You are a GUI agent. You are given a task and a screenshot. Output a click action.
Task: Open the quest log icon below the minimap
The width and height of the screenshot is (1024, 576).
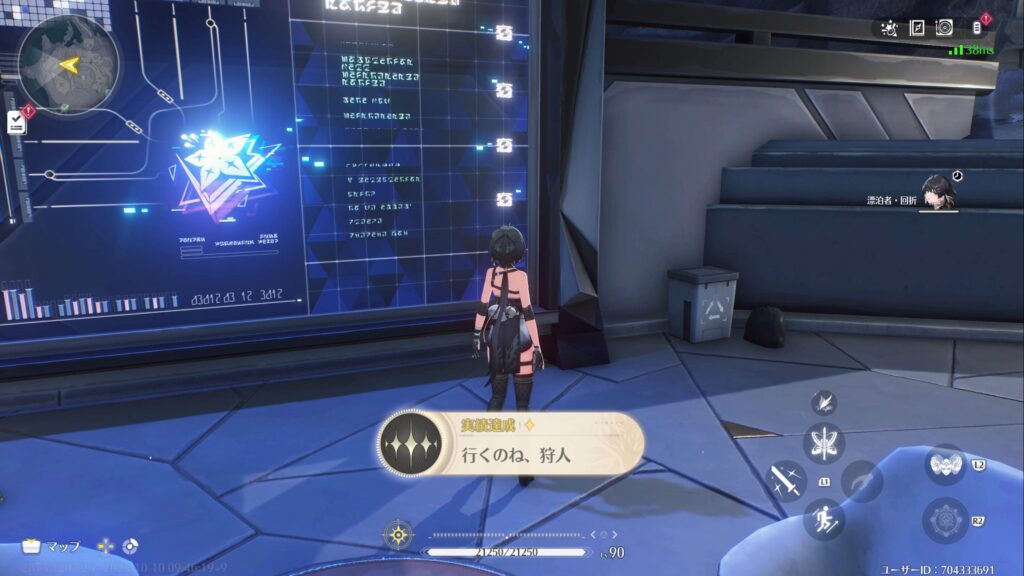click(17, 122)
